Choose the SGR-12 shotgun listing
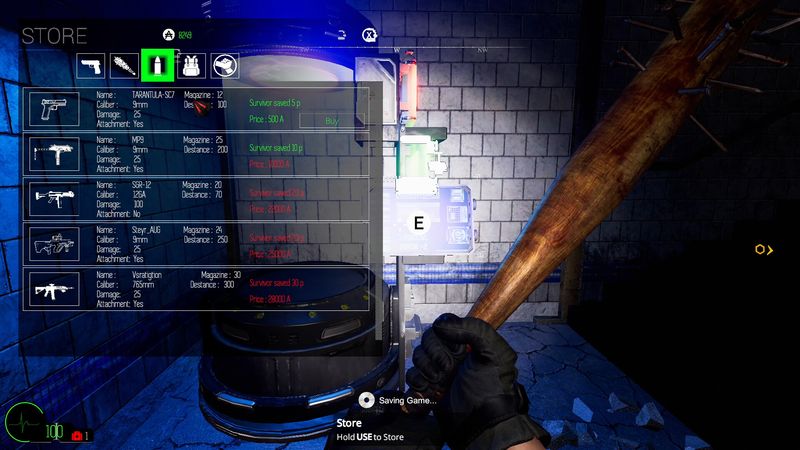Image resolution: width=800 pixels, height=450 pixels. (x=196, y=198)
